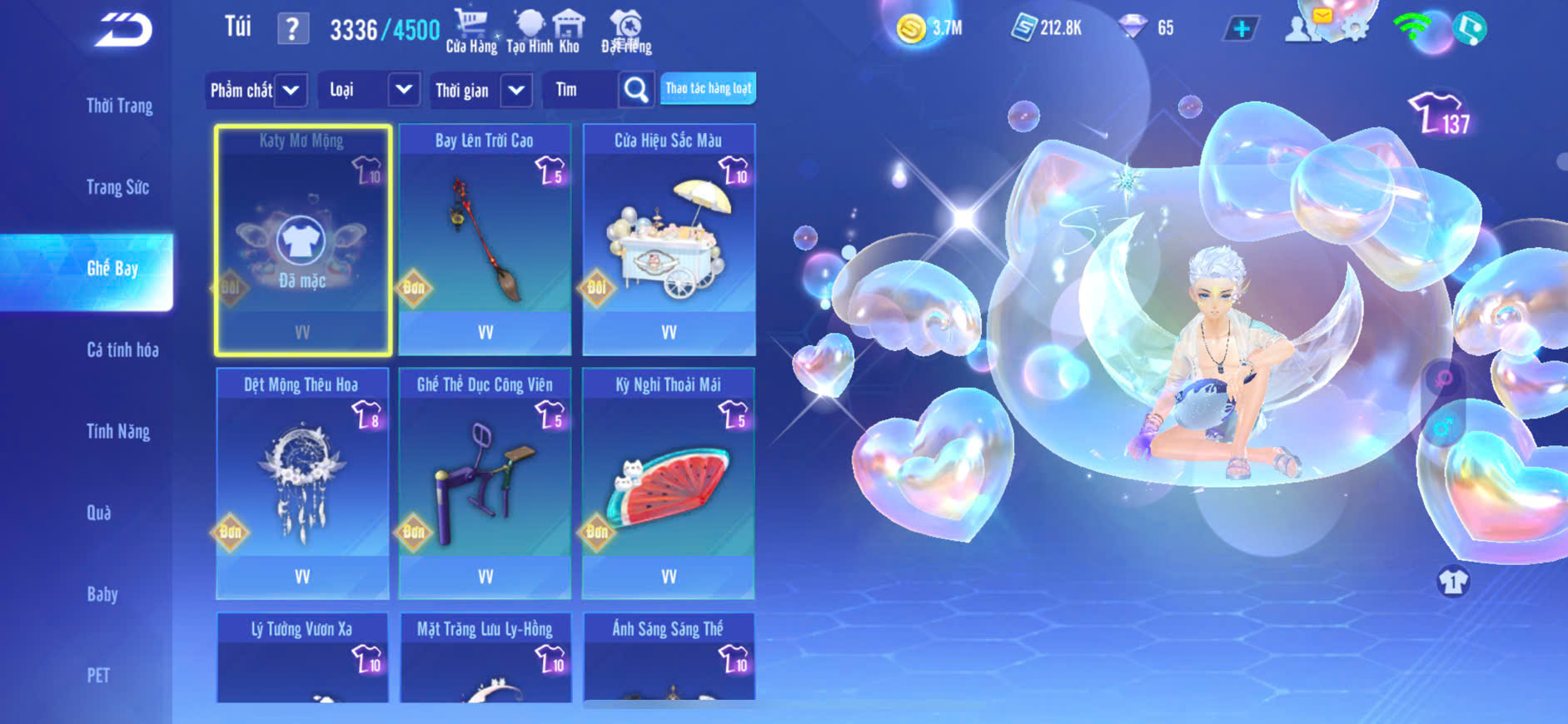Open the Trang Sức category
Screen dimensions: 1568x724
[x=117, y=187]
